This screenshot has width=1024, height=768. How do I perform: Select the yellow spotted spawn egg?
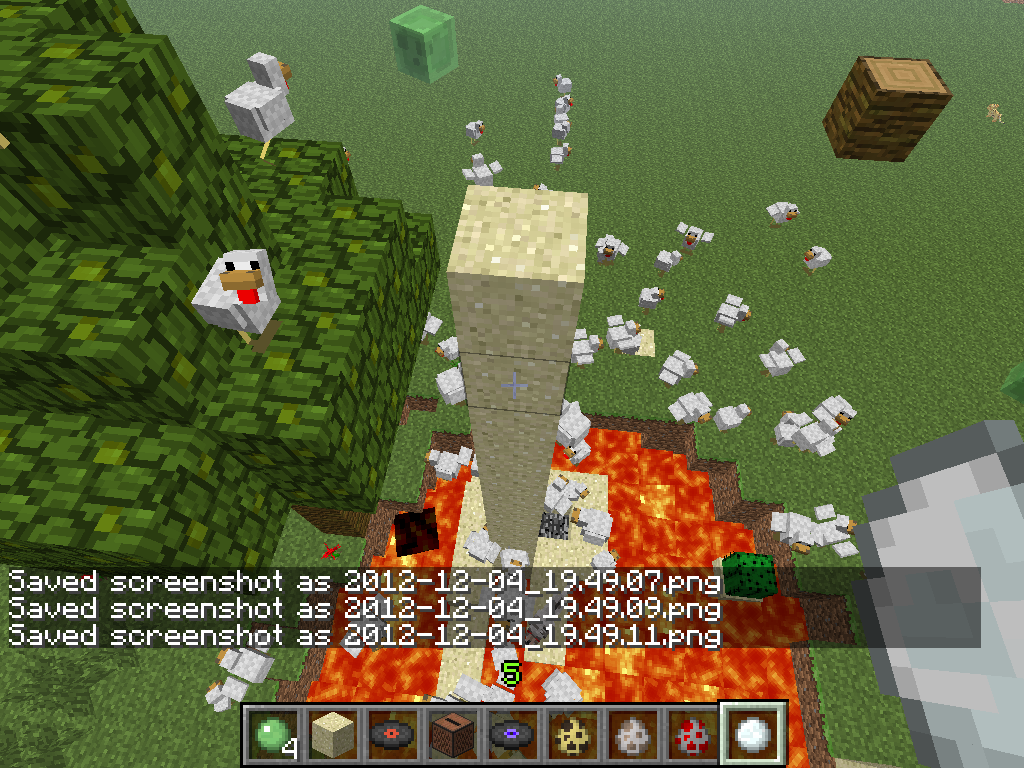pyautogui.click(x=570, y=734)
